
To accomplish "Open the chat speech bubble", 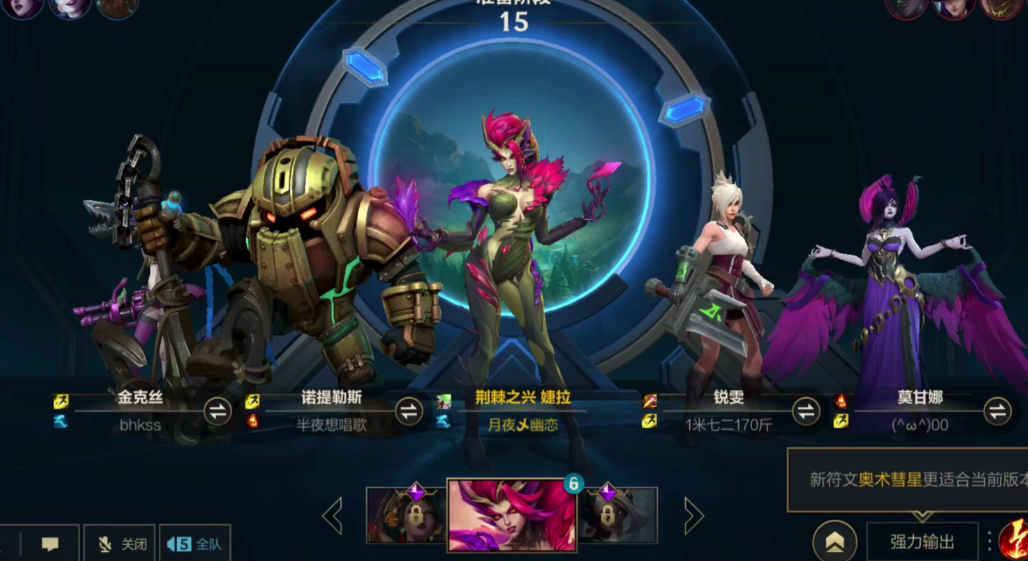I will point(50,544).
